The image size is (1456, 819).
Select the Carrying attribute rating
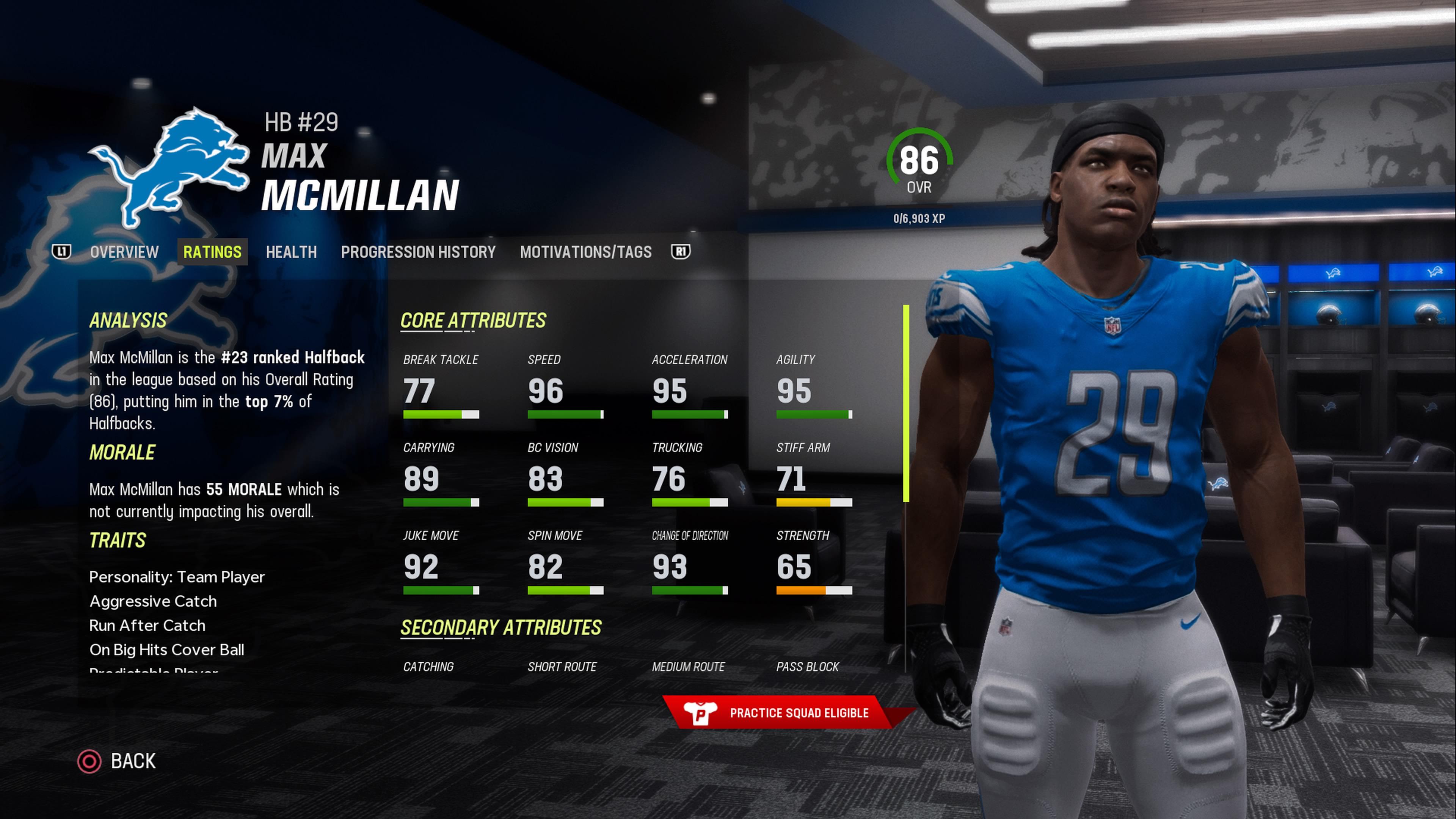(441, 478)
